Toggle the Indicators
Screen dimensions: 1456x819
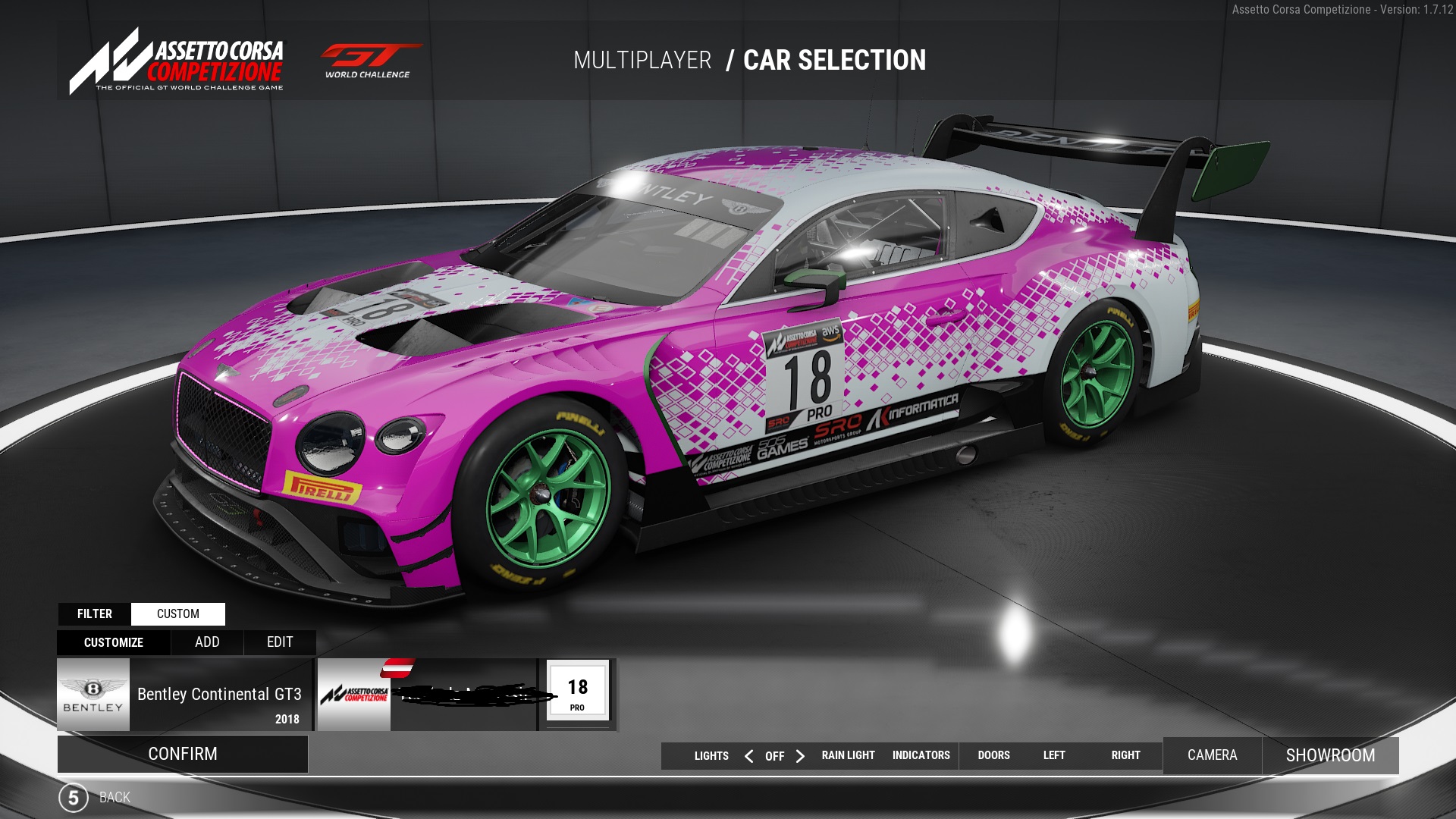click(921, 755)
